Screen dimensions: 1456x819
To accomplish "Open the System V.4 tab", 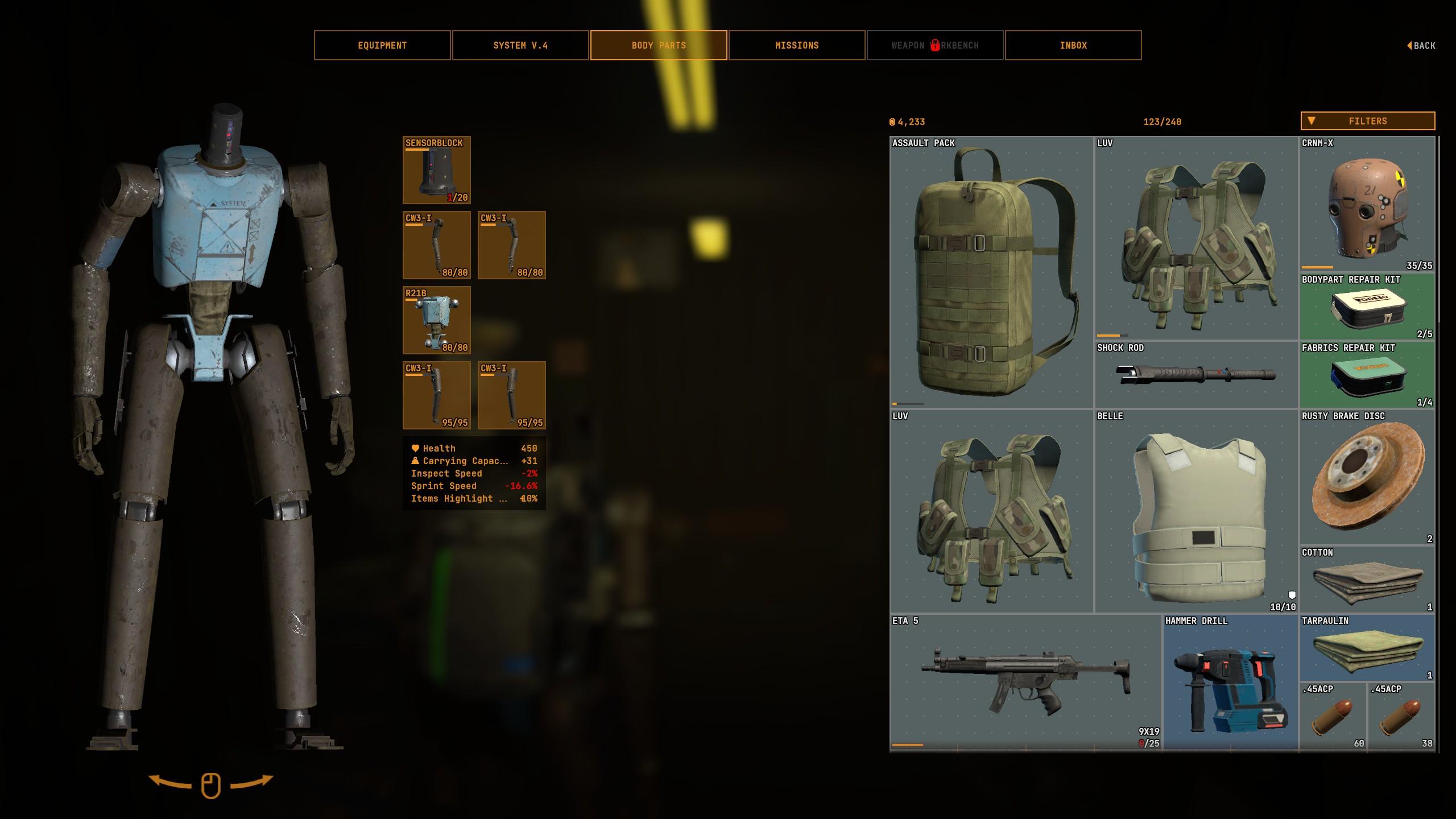I will pos(520,45).
